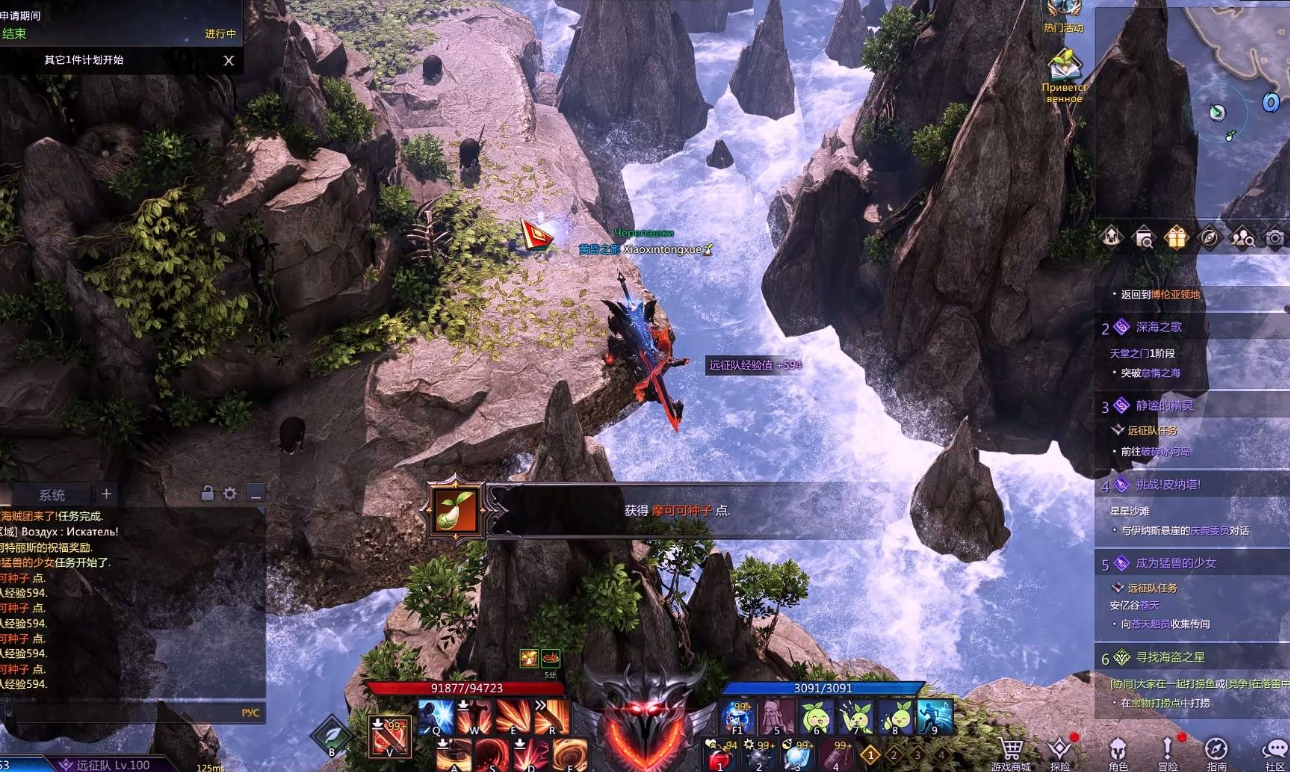
Task: Minimize the chat window
Action: (x=256, y=493)
